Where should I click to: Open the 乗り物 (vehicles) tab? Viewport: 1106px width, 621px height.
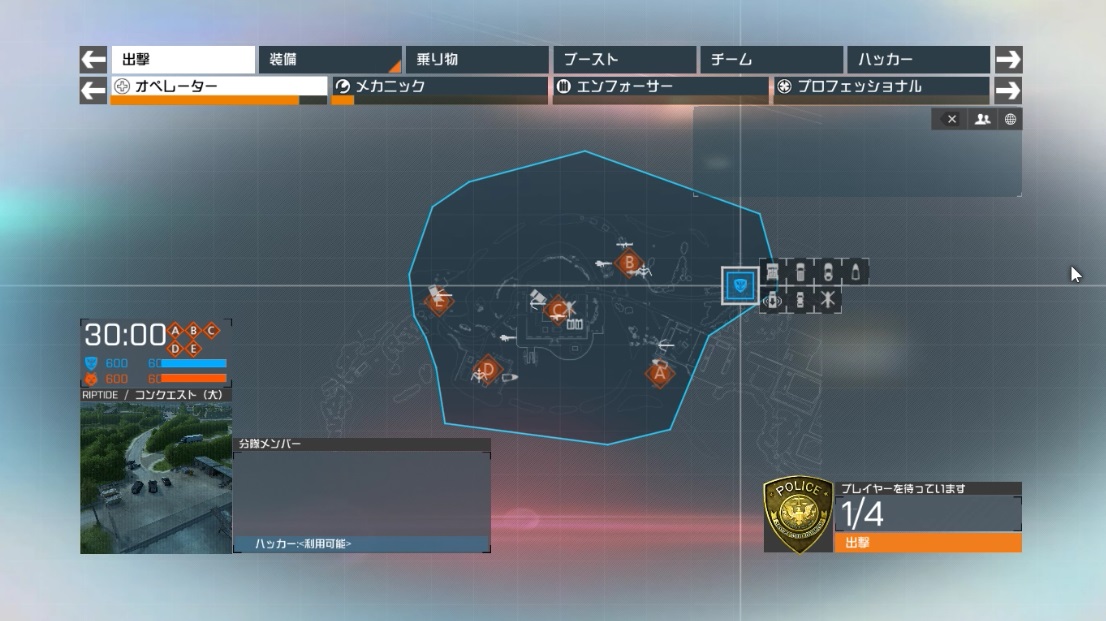pos(476,60)
